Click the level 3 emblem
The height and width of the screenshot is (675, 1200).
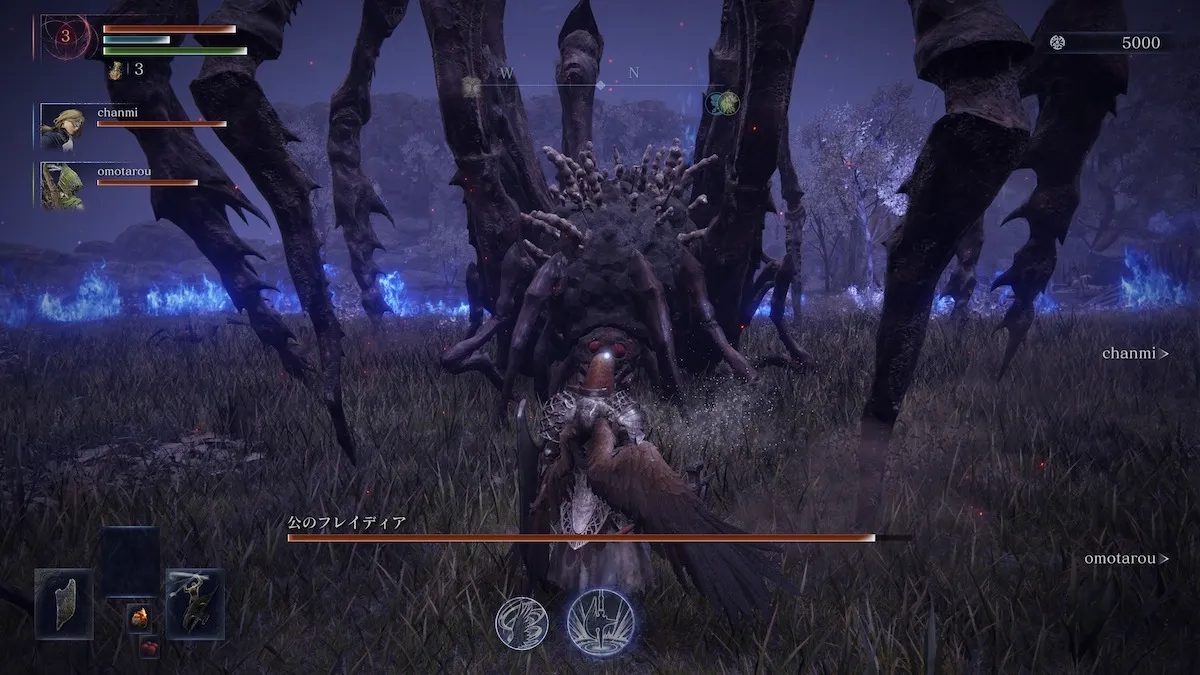point(66,37)
